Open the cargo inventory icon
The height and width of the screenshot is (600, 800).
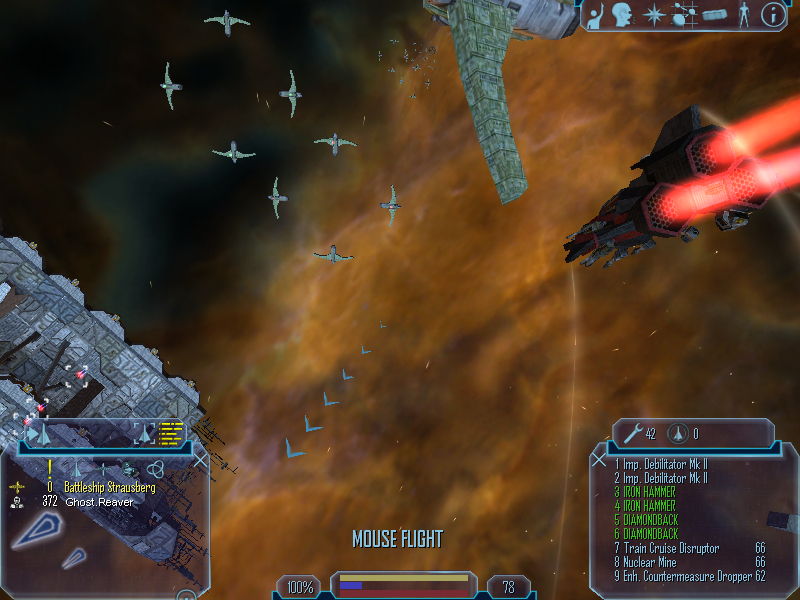coord(712,15)
